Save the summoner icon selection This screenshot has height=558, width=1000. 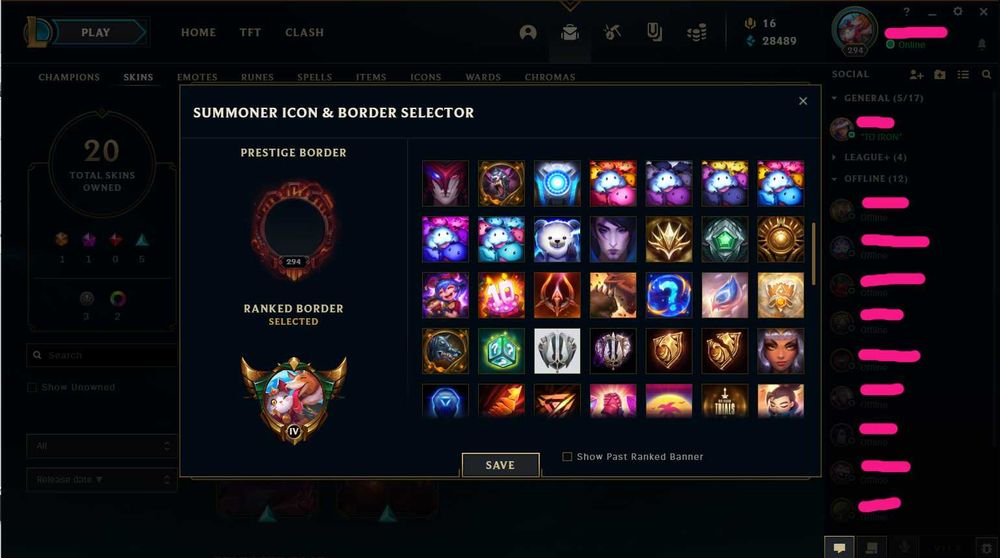500,465
